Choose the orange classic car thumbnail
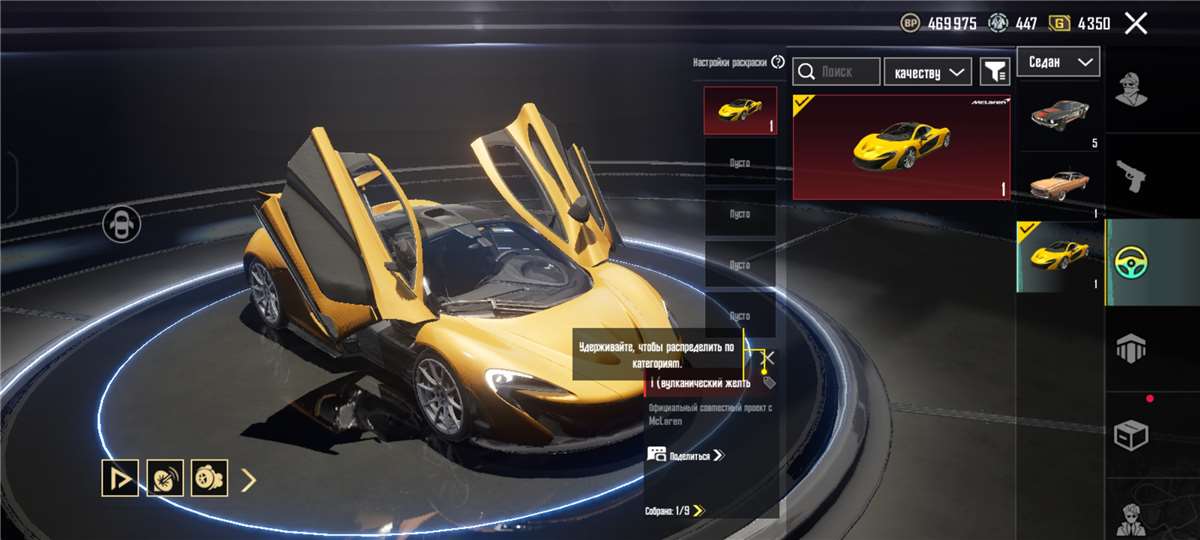The height and width of the screenshot is (540, 1200). click(1059, 185)
